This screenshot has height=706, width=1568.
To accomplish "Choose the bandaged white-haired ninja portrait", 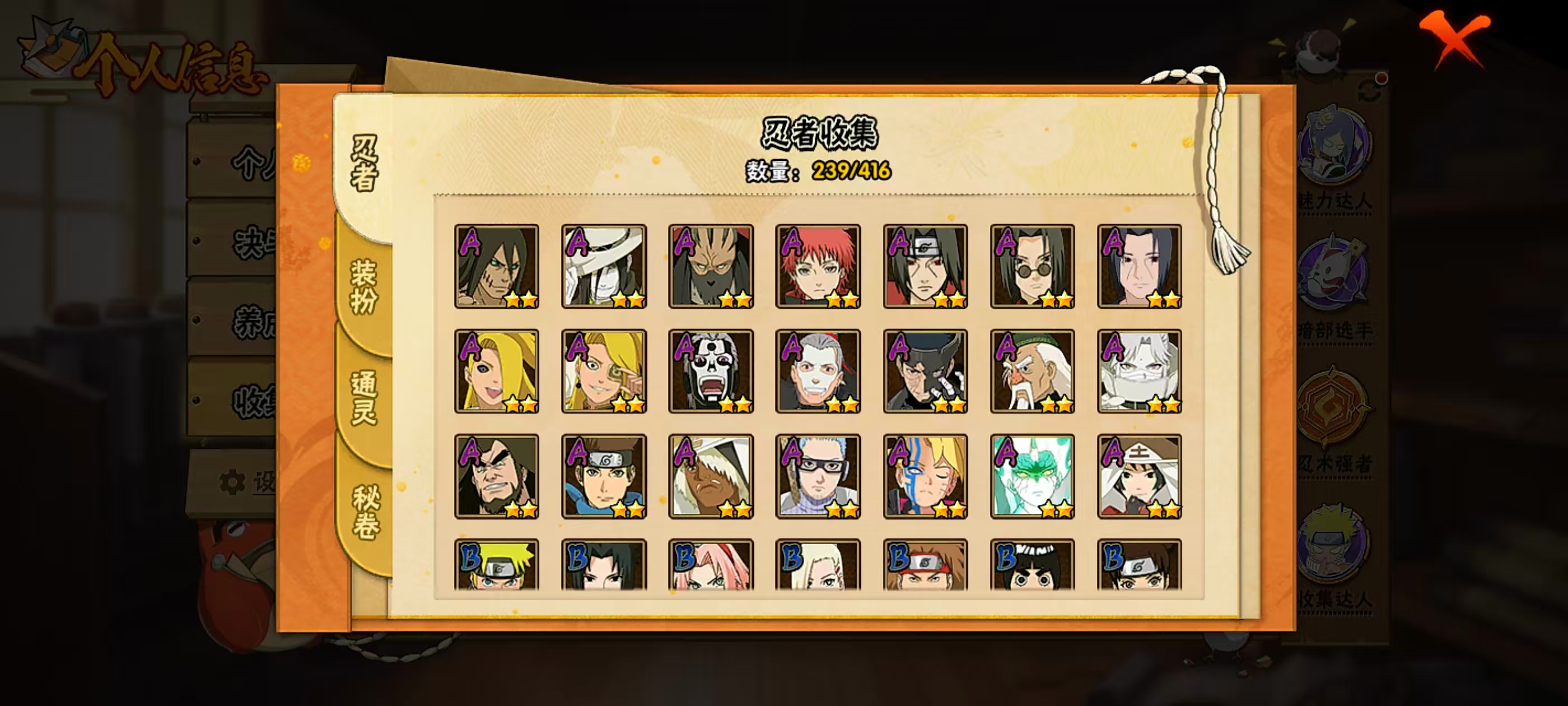I will (x=1139, y=371).
